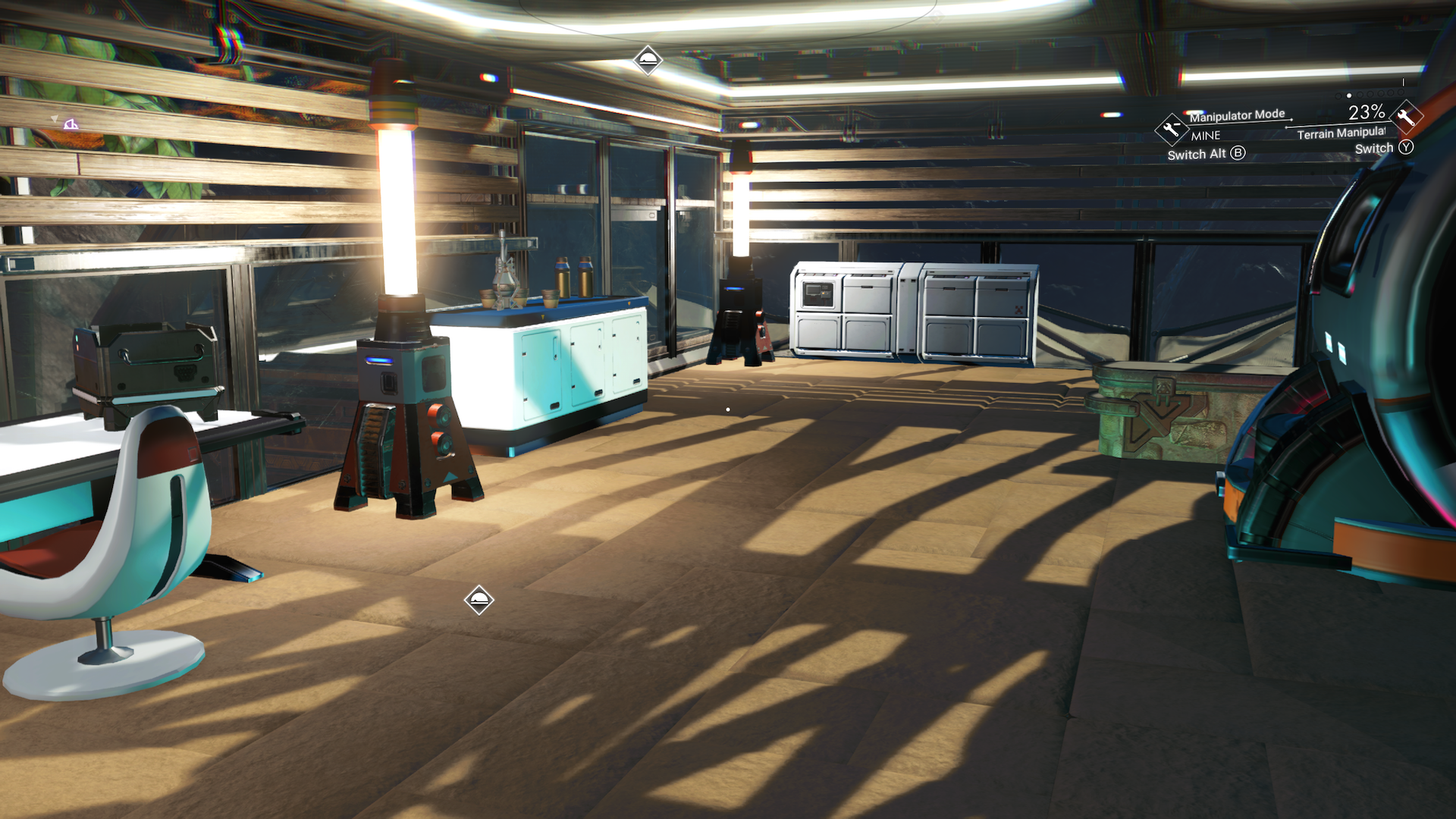
Task: Click the purple construction marker on the left wall
Action: [x=72, y=124]
